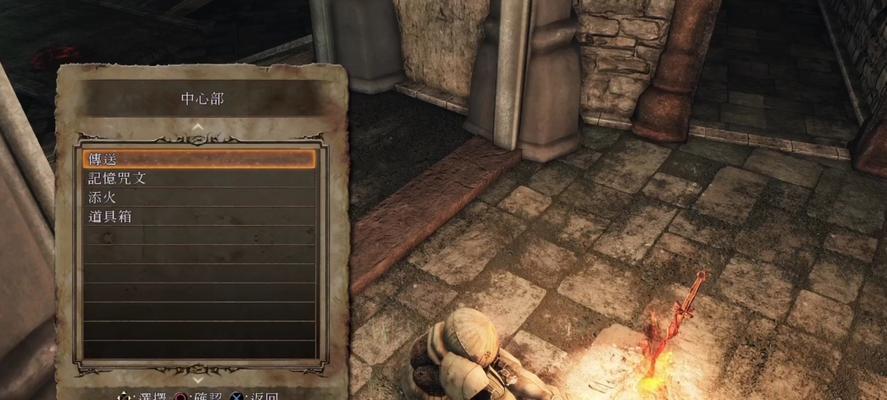Select the 添火 menu entry
This screenshot has width=887, height=400.
(198, 197)
